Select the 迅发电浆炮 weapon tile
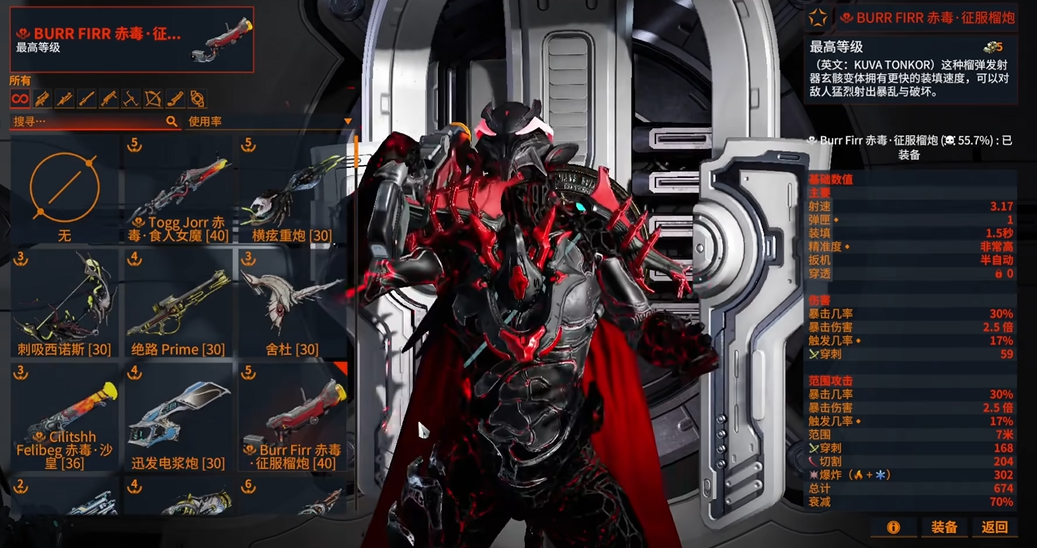 coord(179,418)
